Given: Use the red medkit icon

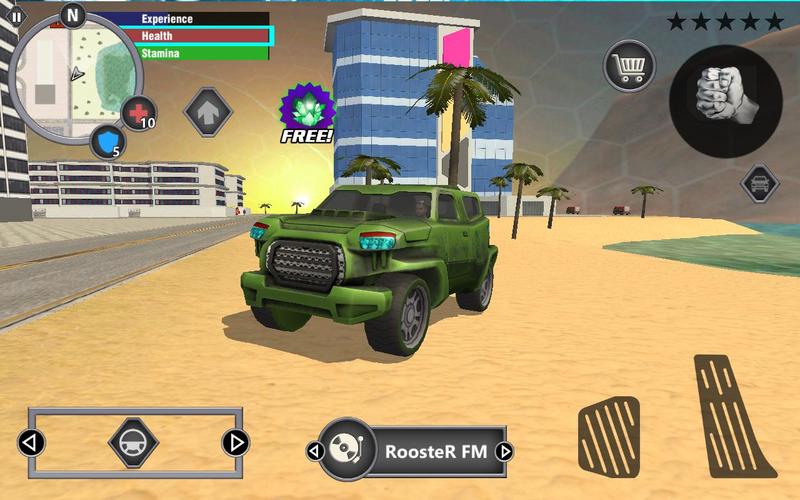Looking at the screenshot, I should point(138,112).
